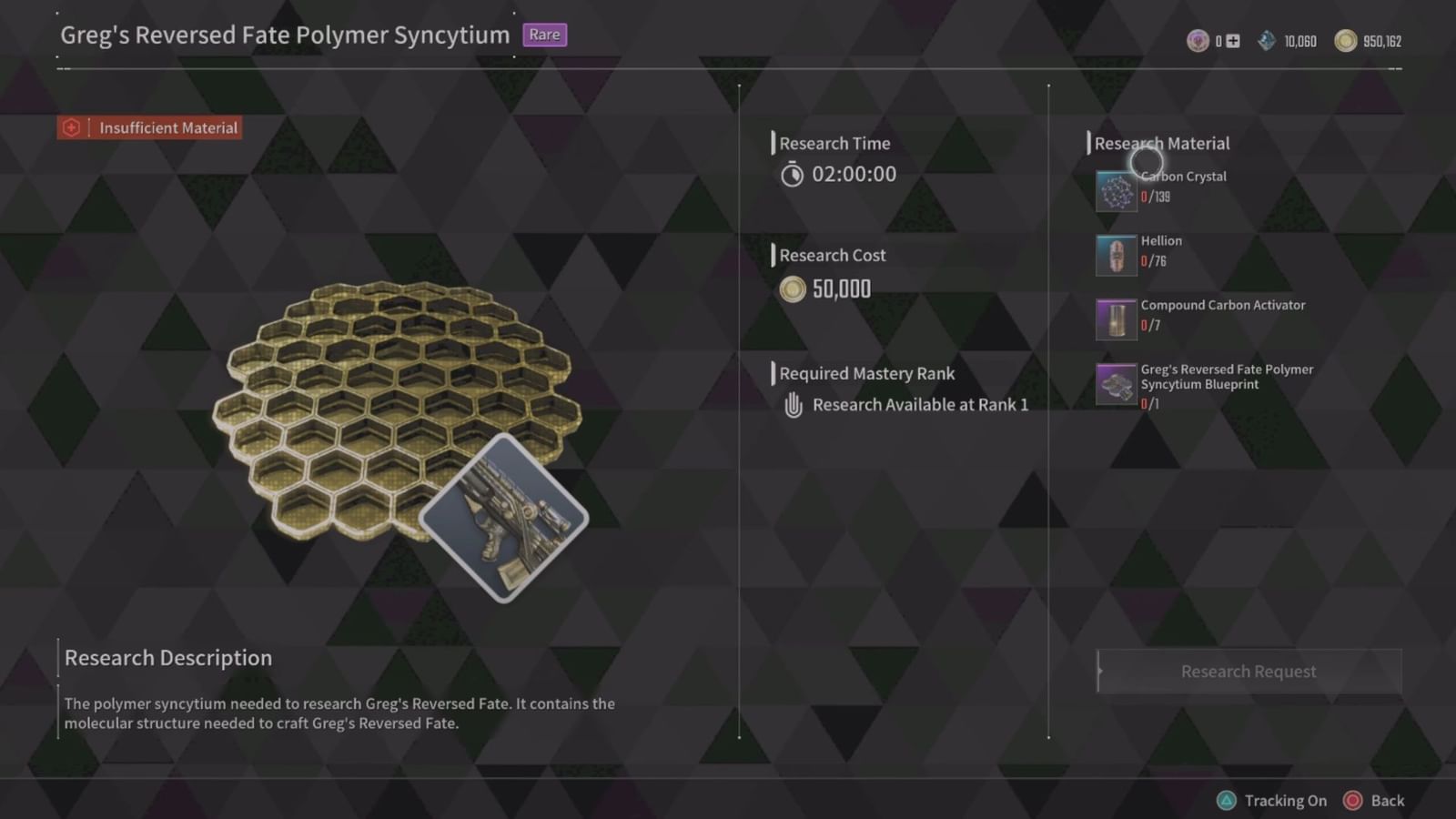Viewport: 1456px width, 819px height.
Task: Click the Carbon Crystal 0/139 quantity text
Action: coord(1154,197)
